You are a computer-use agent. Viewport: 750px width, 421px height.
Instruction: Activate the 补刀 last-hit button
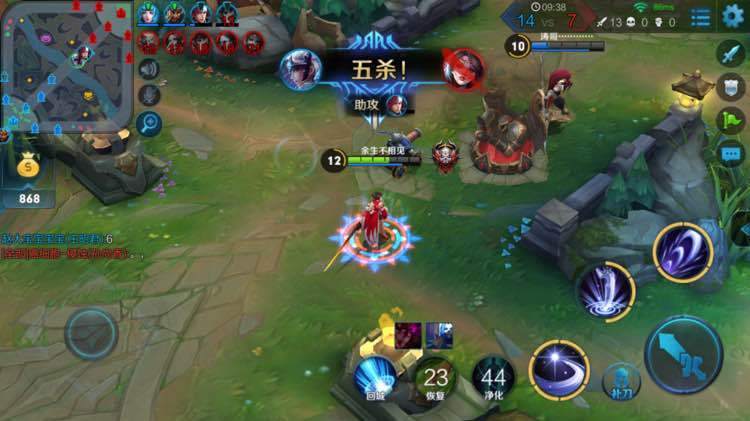621,380
